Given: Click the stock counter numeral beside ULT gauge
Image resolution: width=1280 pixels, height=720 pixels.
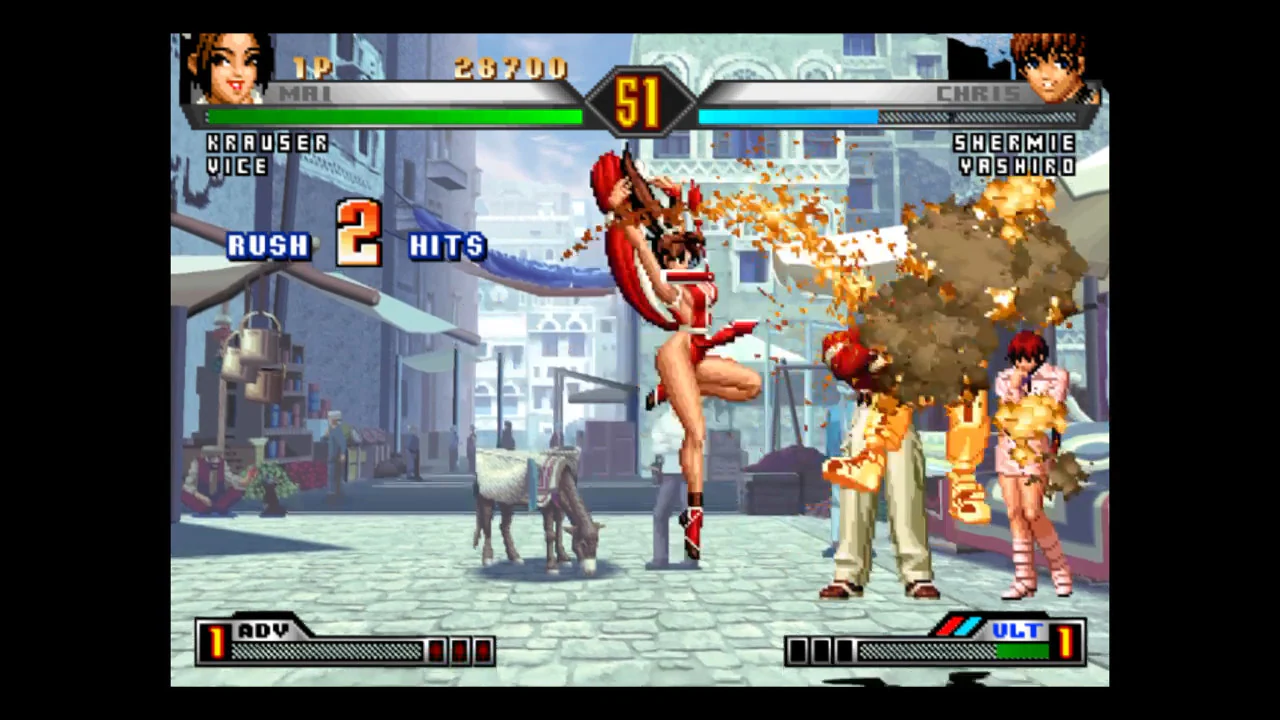Looking at the screenshot, I should click(x=1067, y=645).
